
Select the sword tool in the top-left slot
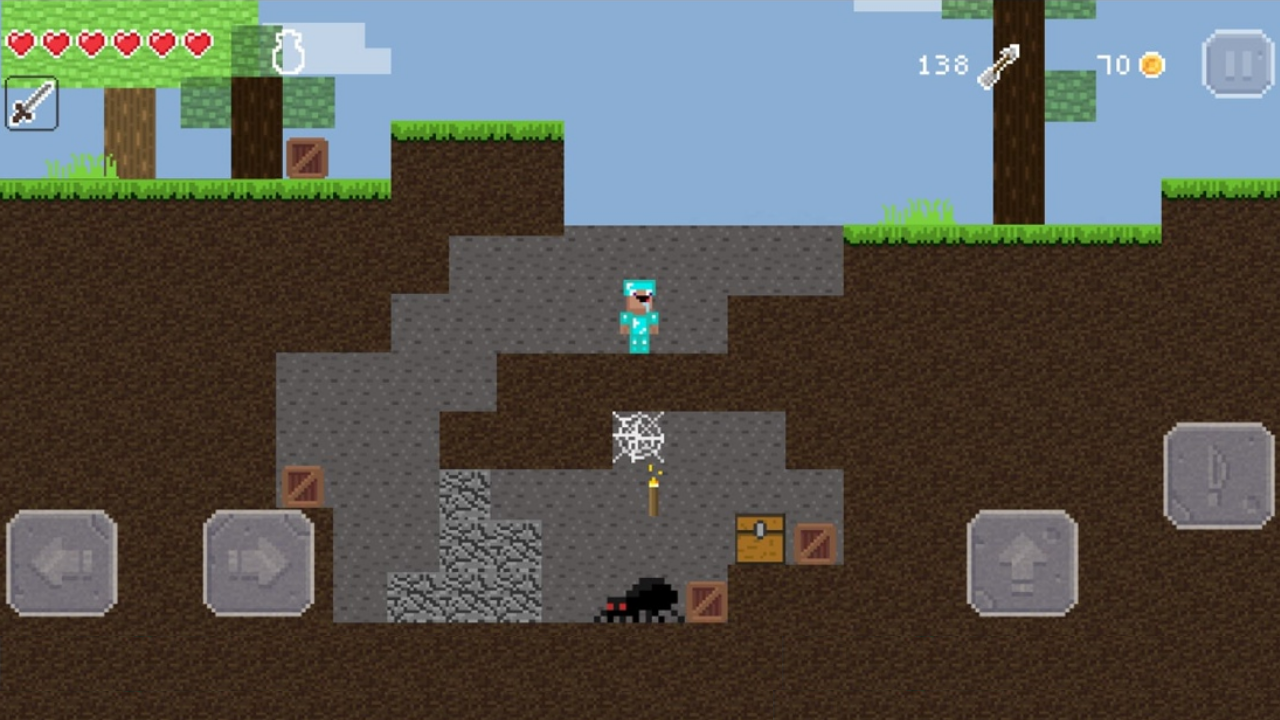[30, 105]
